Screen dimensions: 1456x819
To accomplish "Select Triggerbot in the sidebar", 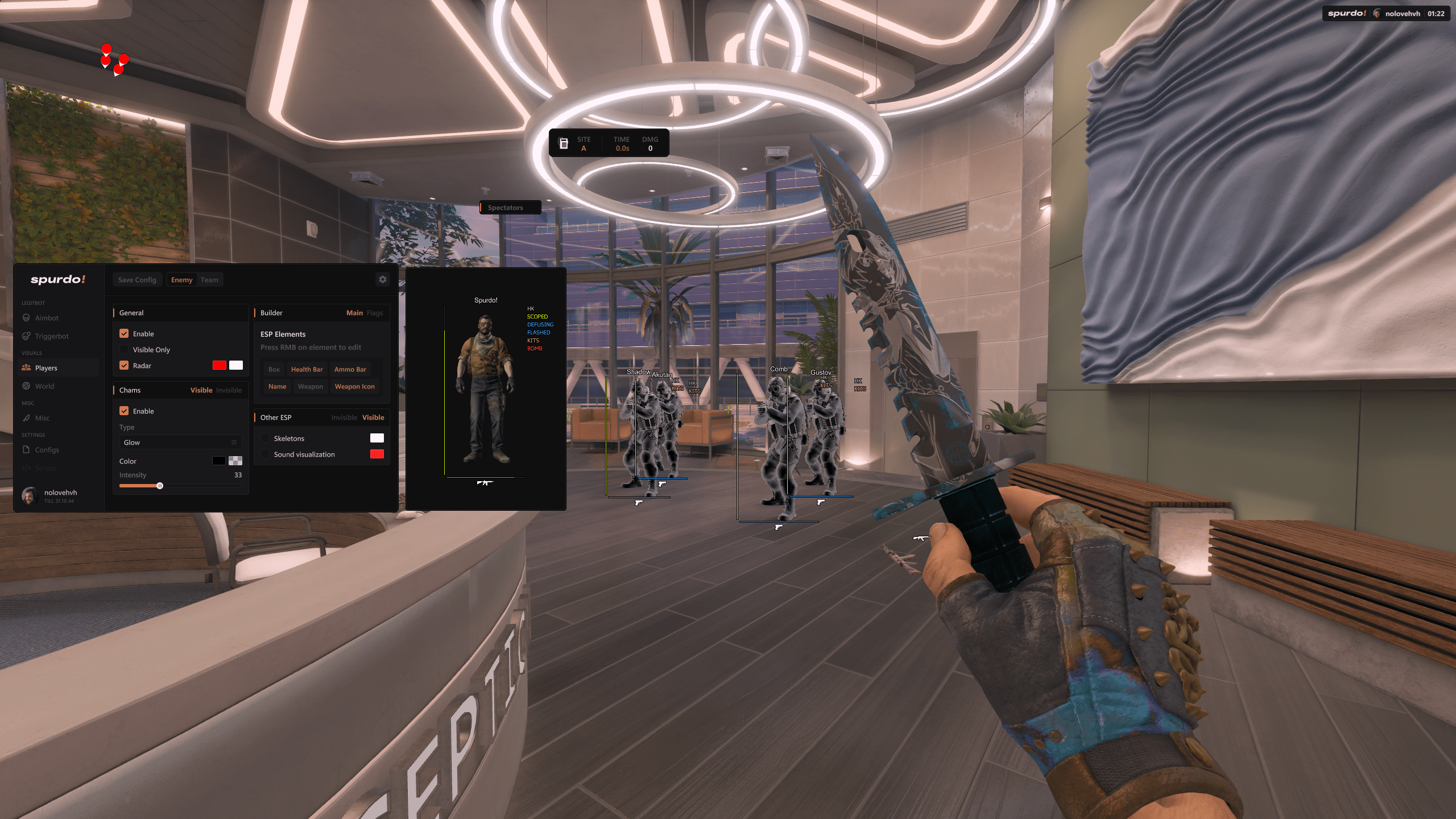I will click(52, 336).
